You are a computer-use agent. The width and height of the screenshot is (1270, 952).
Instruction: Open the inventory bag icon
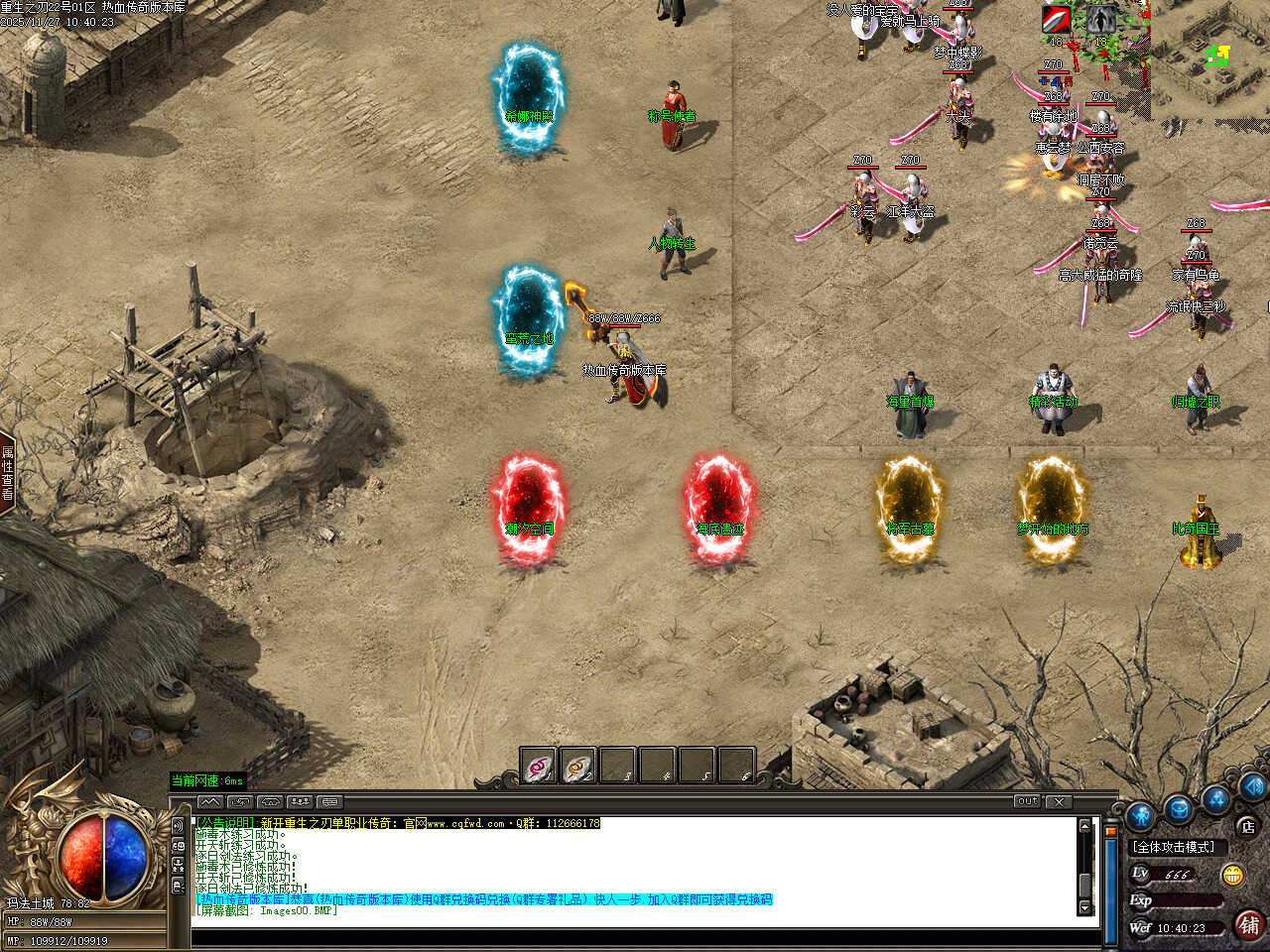[1178, 809]
